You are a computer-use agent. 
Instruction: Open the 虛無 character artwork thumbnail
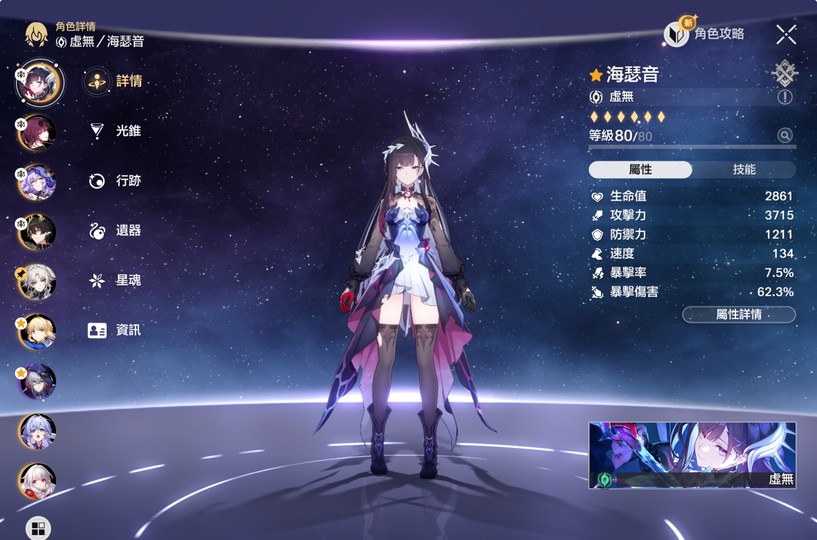[692, 455]
